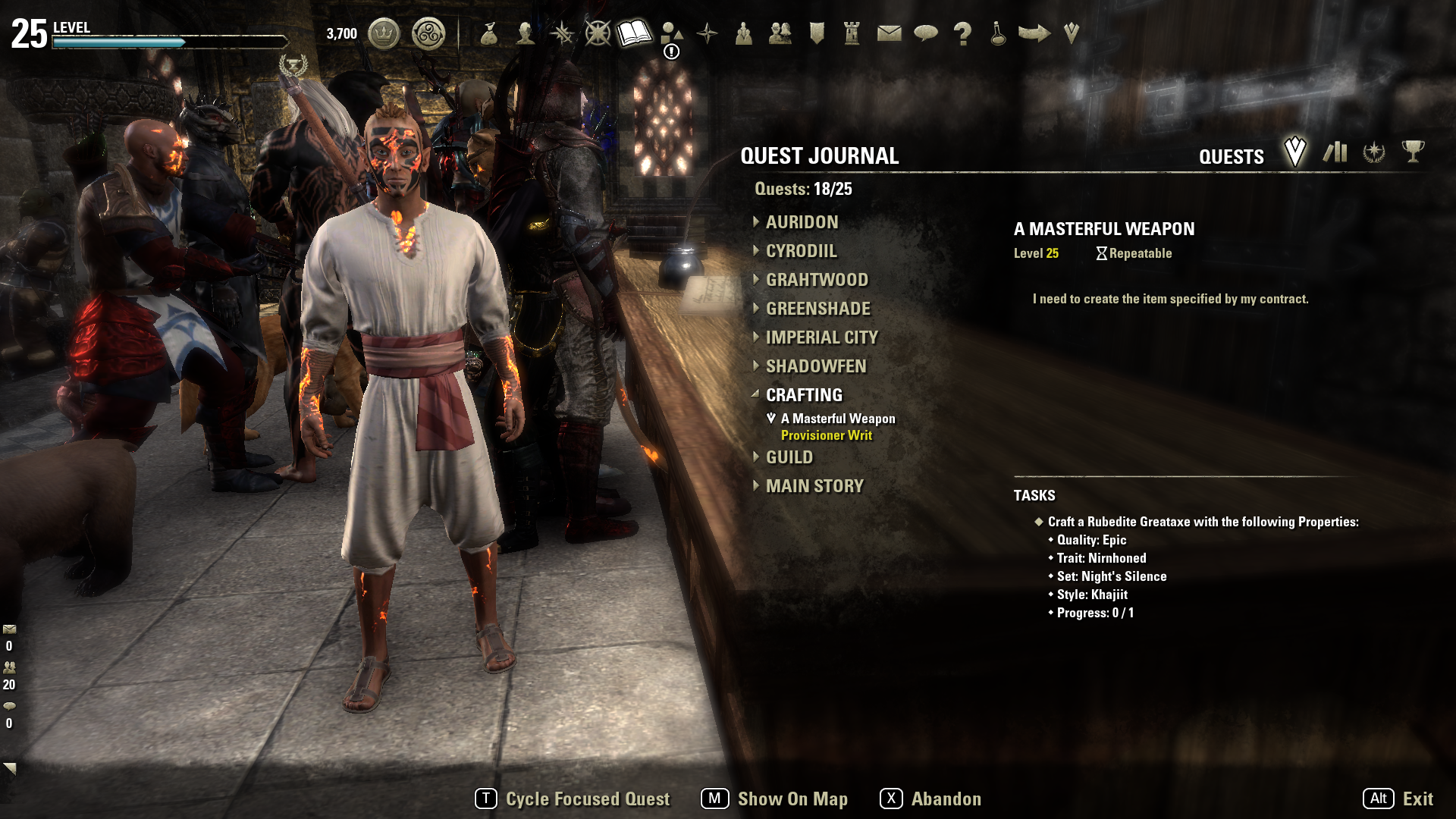Expand the Auridon quest category
Viewport: 1456px width, 819px height.
(x=801, y=222)
